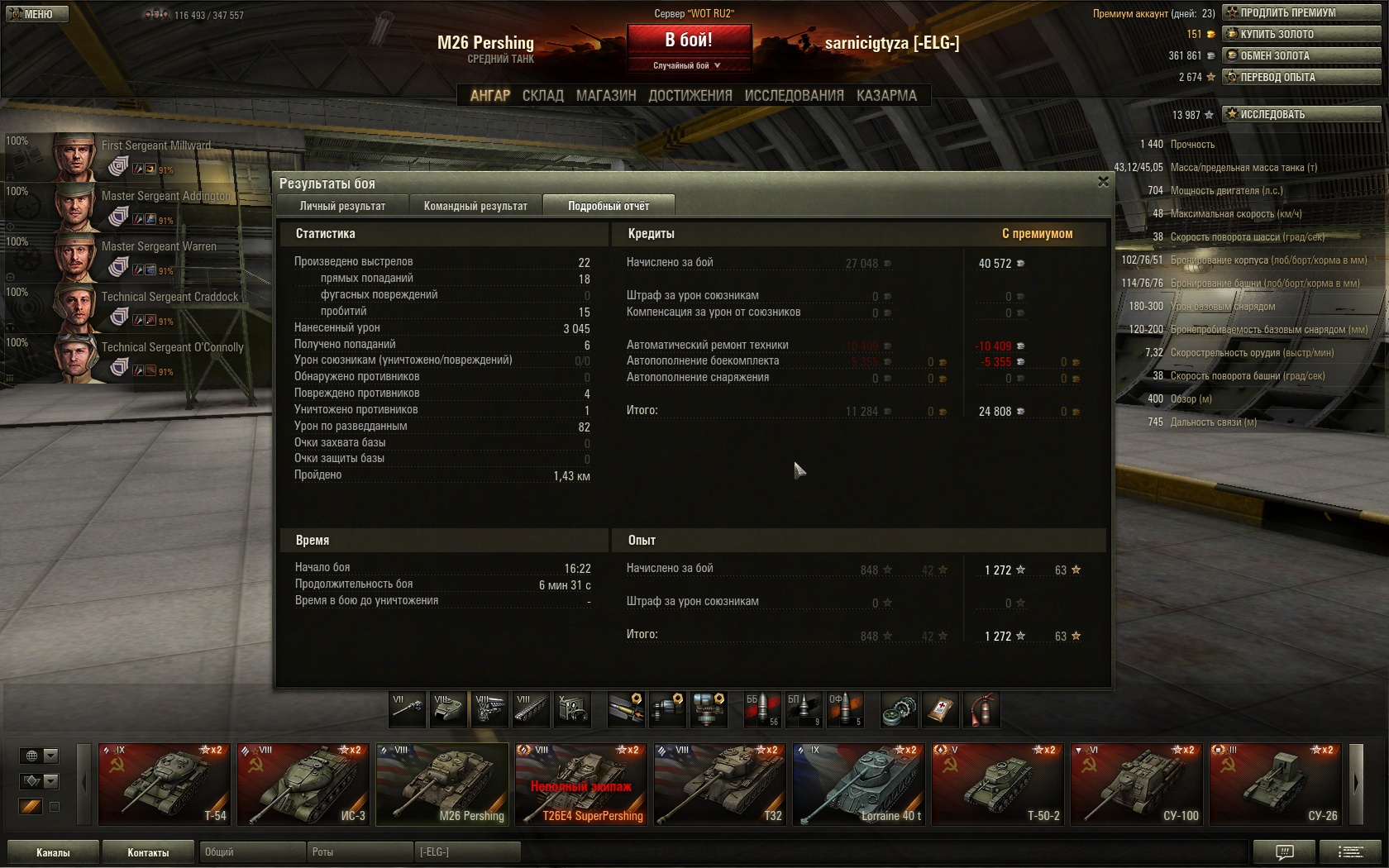1389x868 pixels.
Task: Expand the Случайный бой battle type dropdown
Action: (x=688, y=65)
